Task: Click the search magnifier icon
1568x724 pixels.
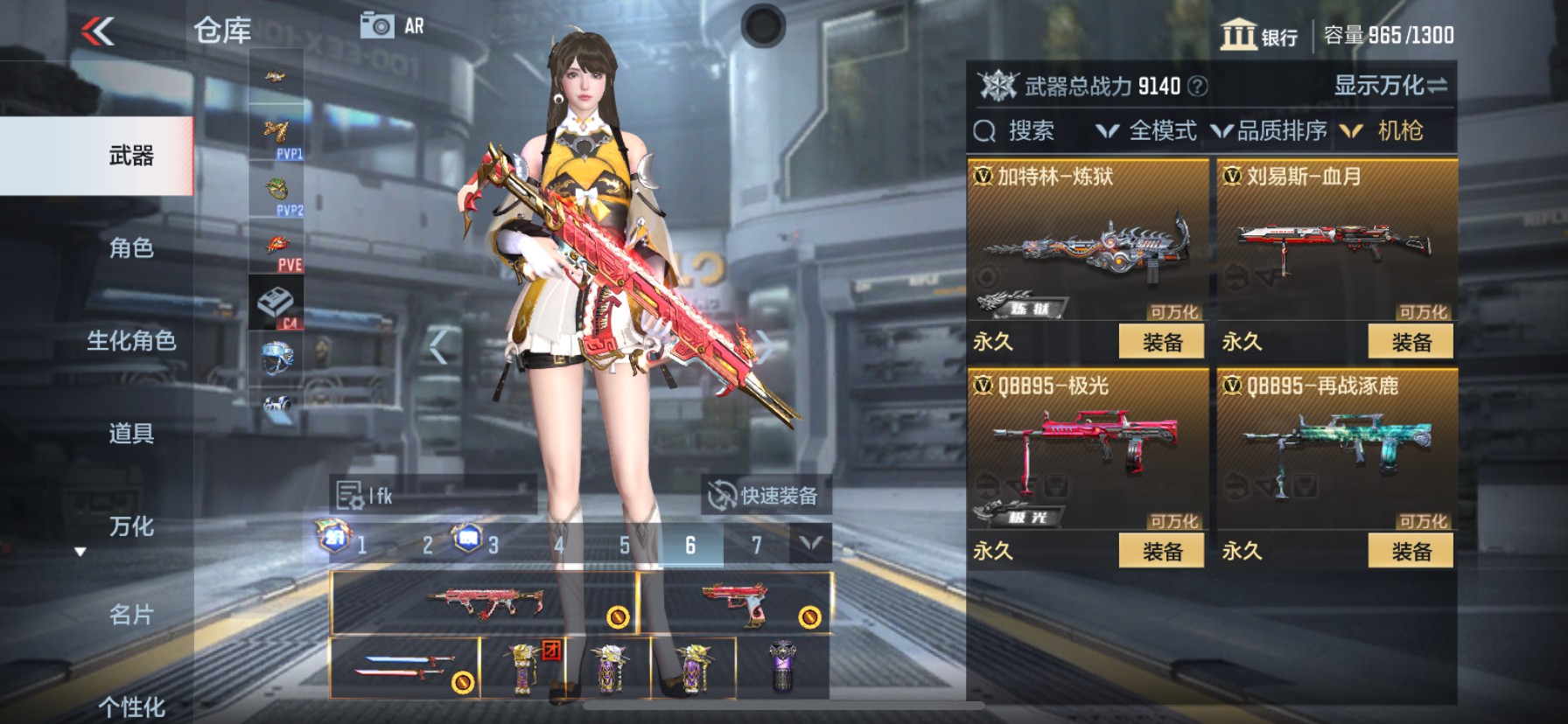Action: [x=986, y=131]
